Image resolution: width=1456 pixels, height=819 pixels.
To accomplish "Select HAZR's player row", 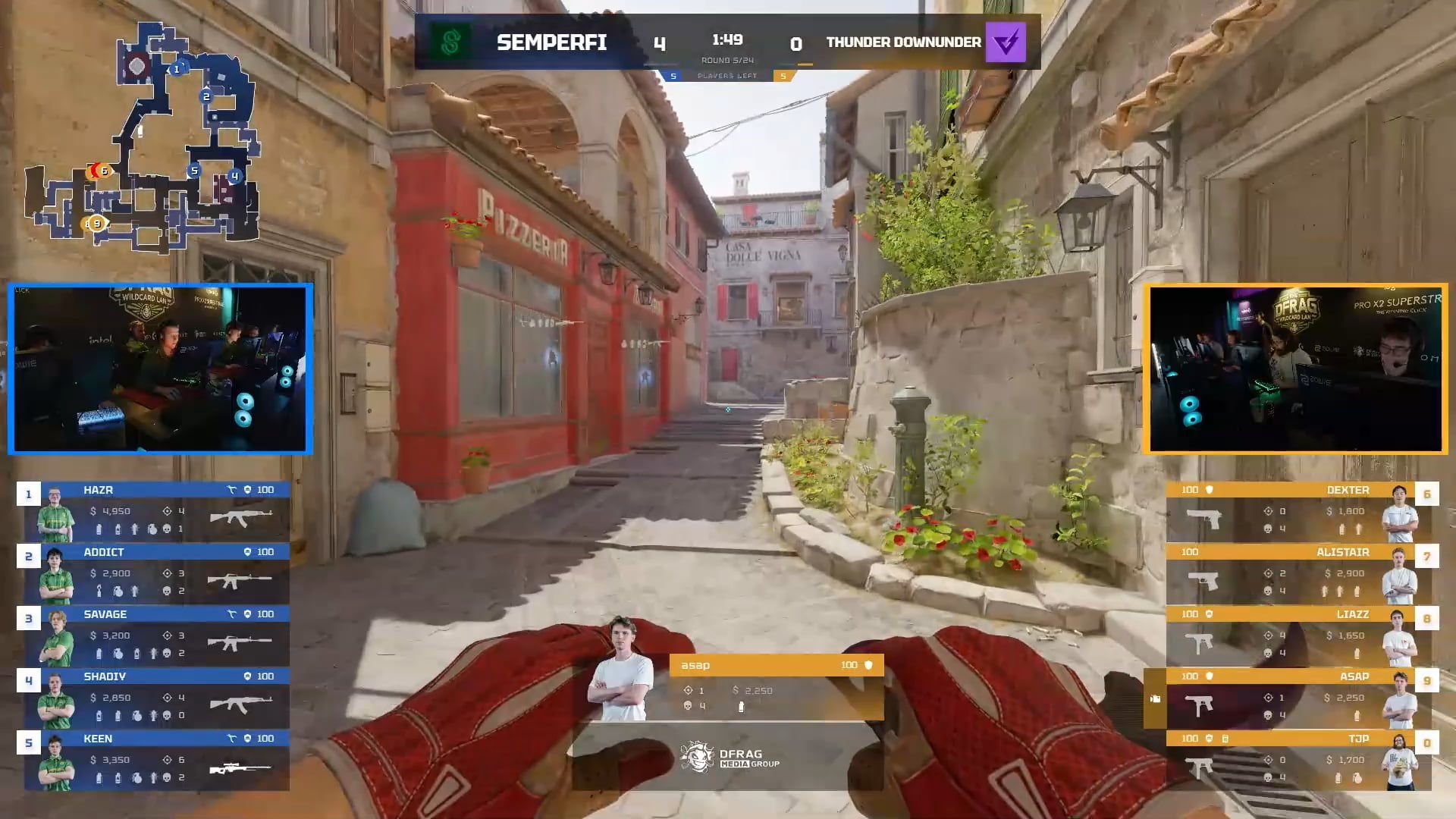I will (157, 511).
